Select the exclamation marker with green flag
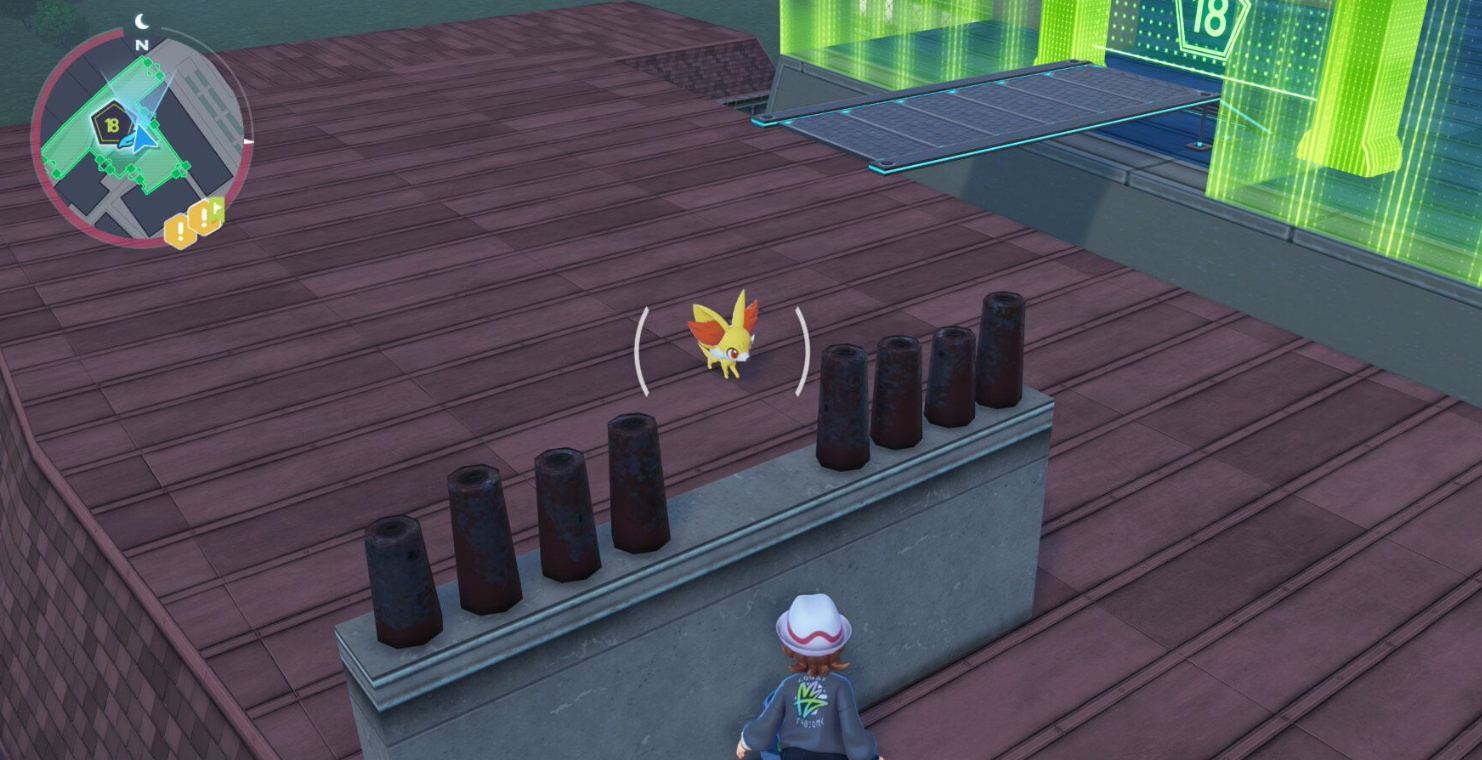This screenshot has width=1482, height=760. click(x=206, y=215)
